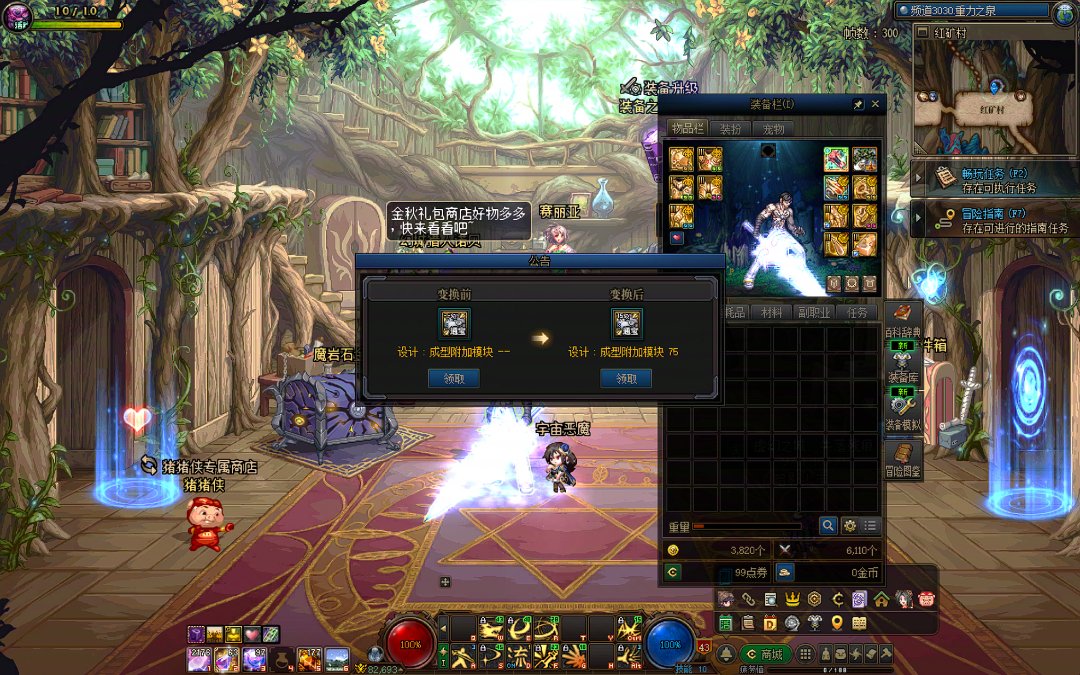The width and height of the screenshot is (1080, 675).
Task: Open the yellow map pin menu icon
Action: (x=837, y=623)
